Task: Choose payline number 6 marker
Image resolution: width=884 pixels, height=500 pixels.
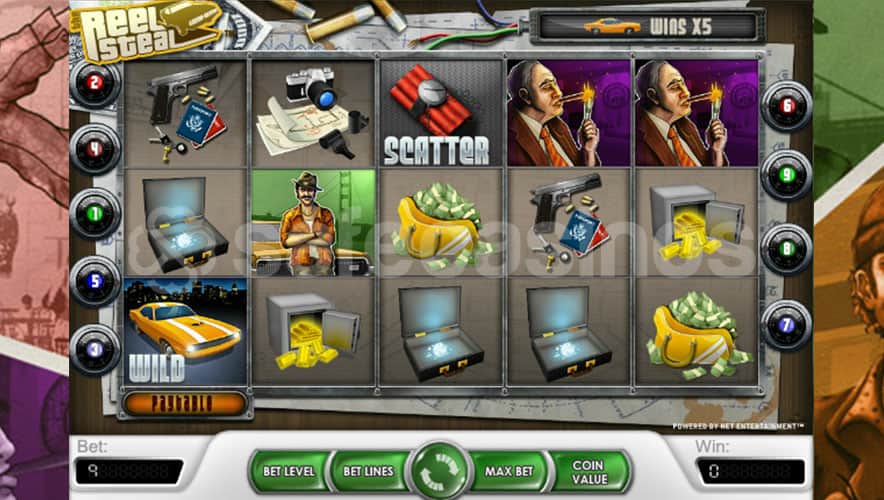Action: [787, 105]
